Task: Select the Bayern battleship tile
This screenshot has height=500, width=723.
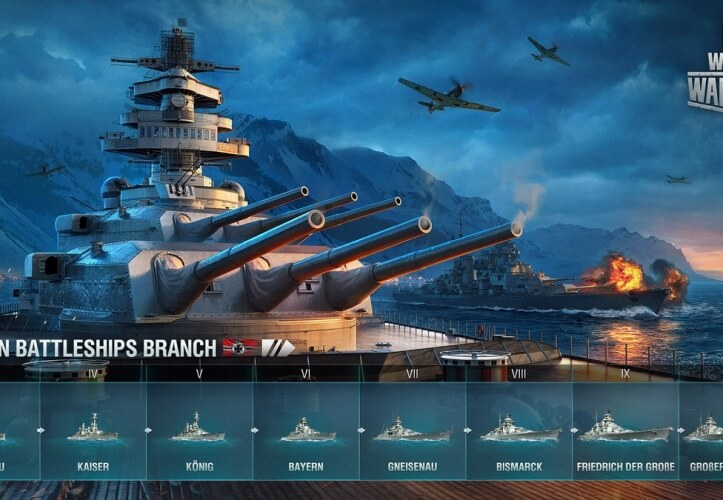Action: coord(306,430)
